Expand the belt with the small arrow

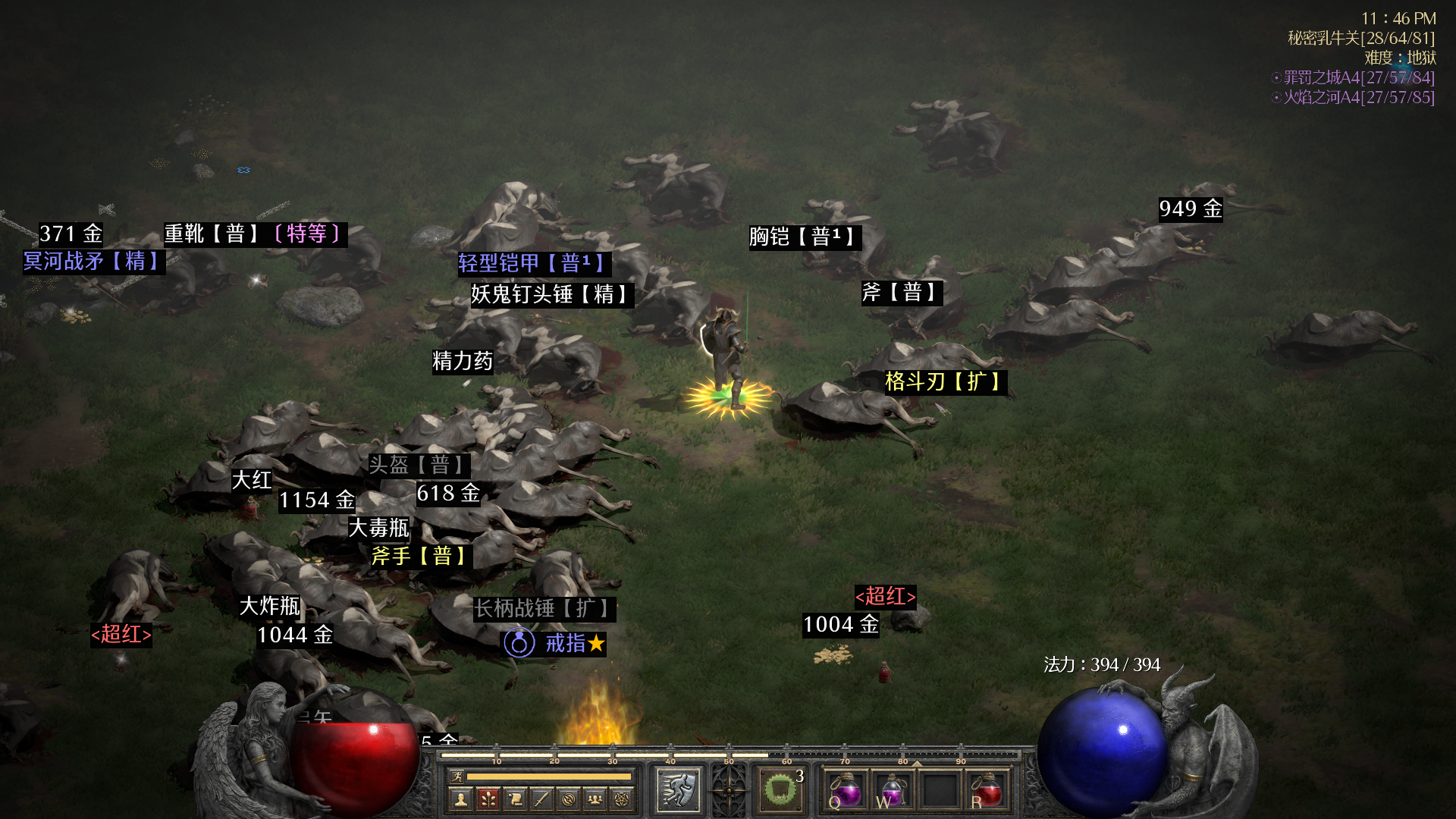click(x=917, y=763)
